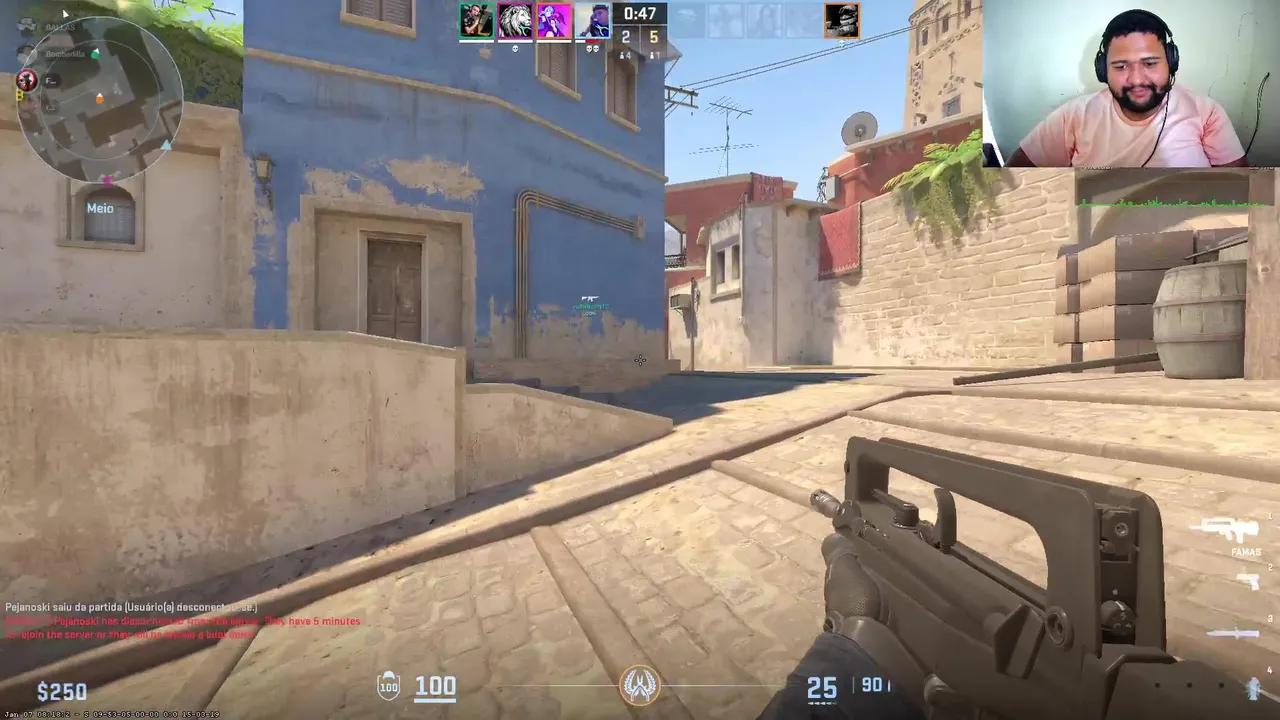Select the knife icon in slot 3
Viewport: 1280px width, 720px height.
(1235, 632)
